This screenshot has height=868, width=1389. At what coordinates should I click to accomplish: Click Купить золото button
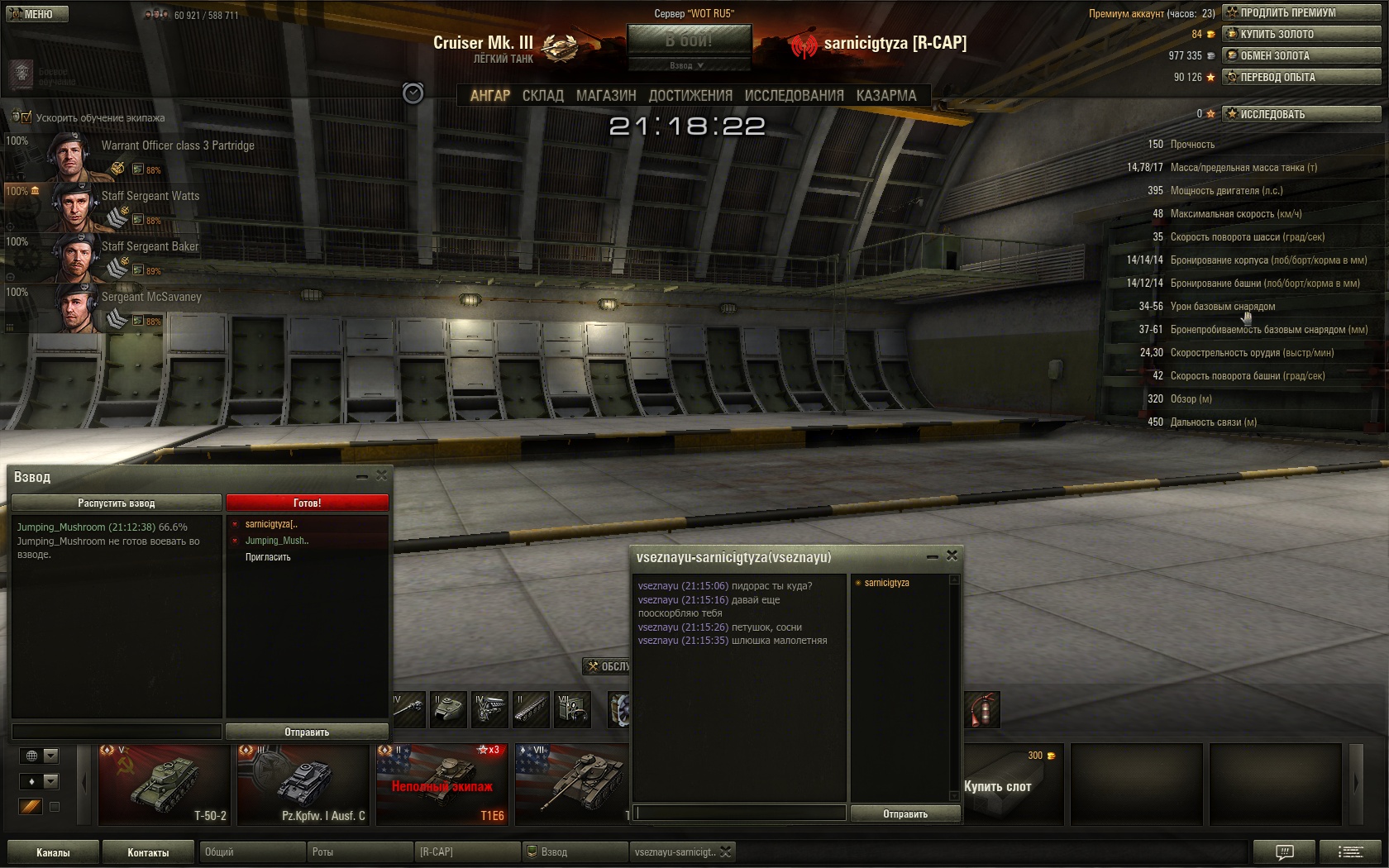point(1301,34)
